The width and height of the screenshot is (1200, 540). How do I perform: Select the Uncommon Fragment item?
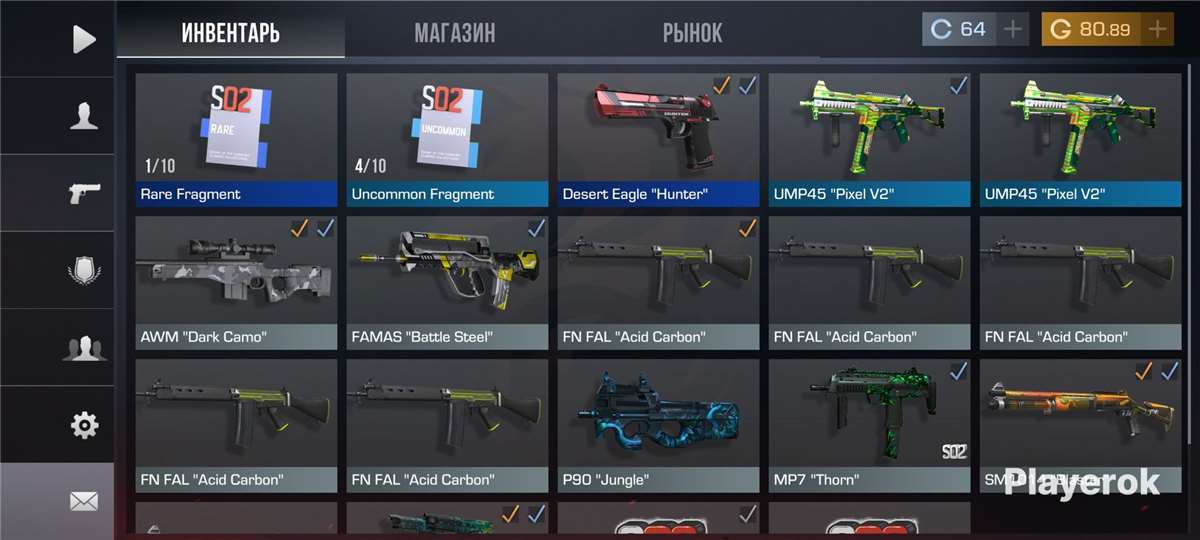coord(447,139)
